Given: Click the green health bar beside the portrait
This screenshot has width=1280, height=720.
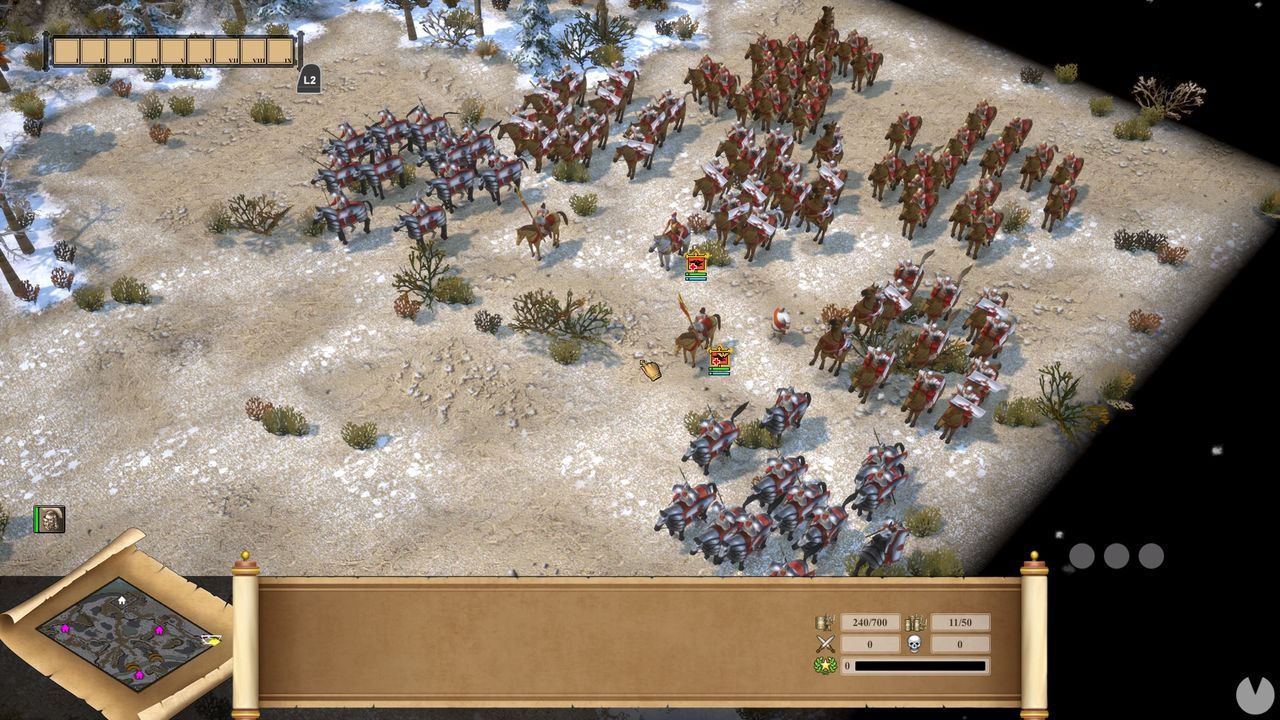Looking at the screenshot, I should point(37,519).
